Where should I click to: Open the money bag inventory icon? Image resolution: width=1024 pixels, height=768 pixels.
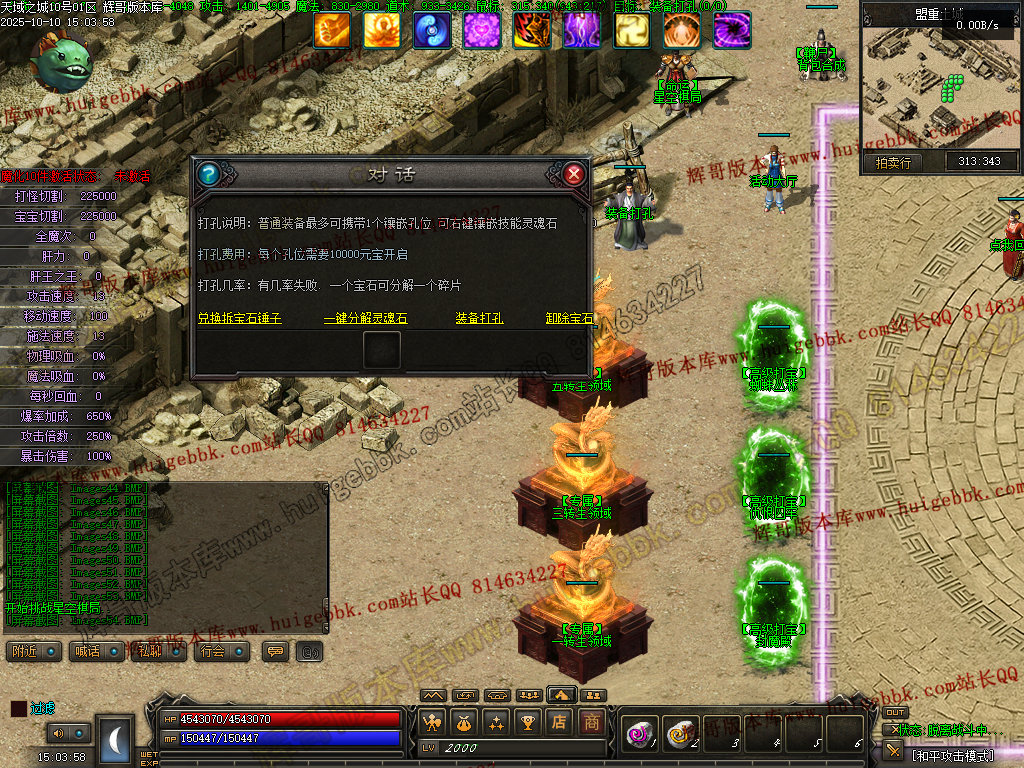coord(464,721)
